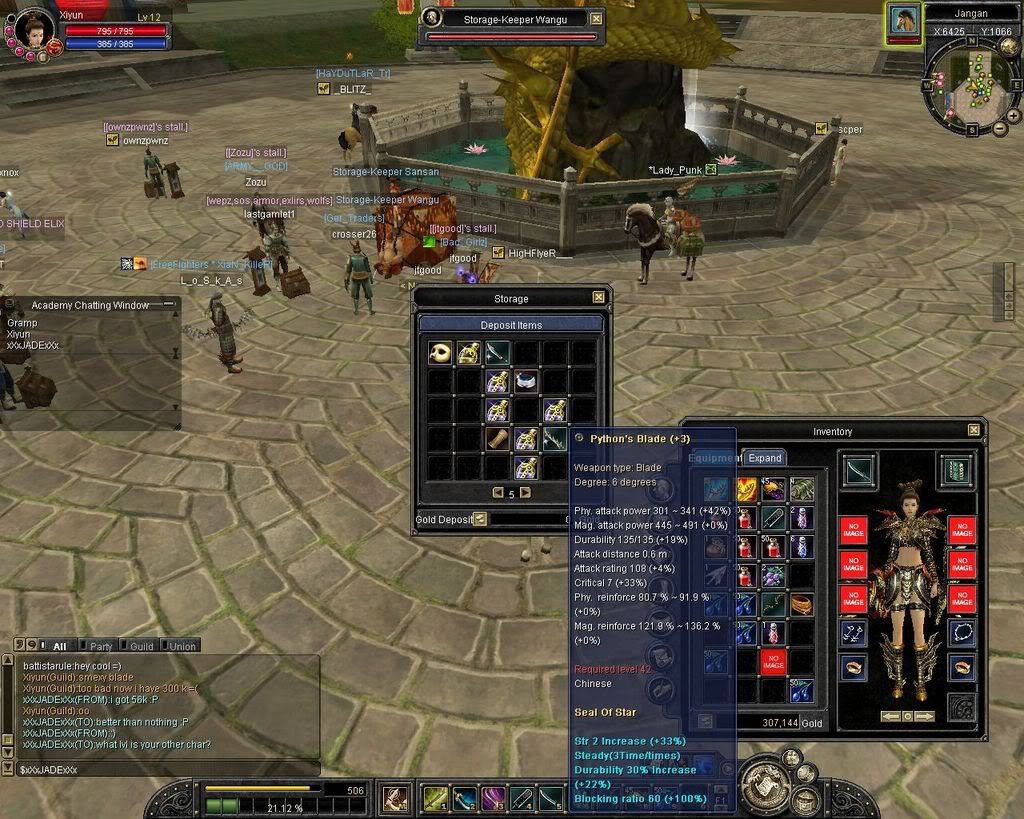Switch to the Expand inventory tab

point(765,458)
